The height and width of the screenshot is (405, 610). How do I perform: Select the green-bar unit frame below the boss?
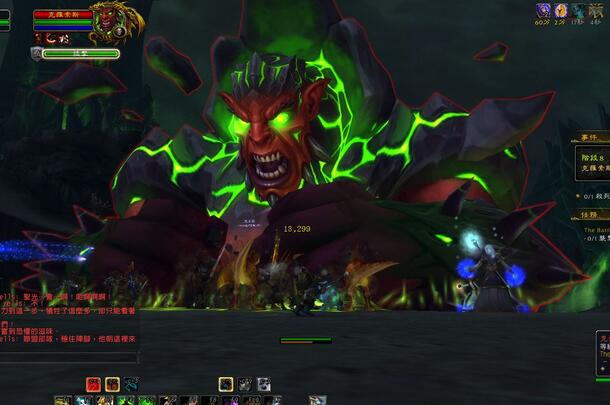(80, 53)
